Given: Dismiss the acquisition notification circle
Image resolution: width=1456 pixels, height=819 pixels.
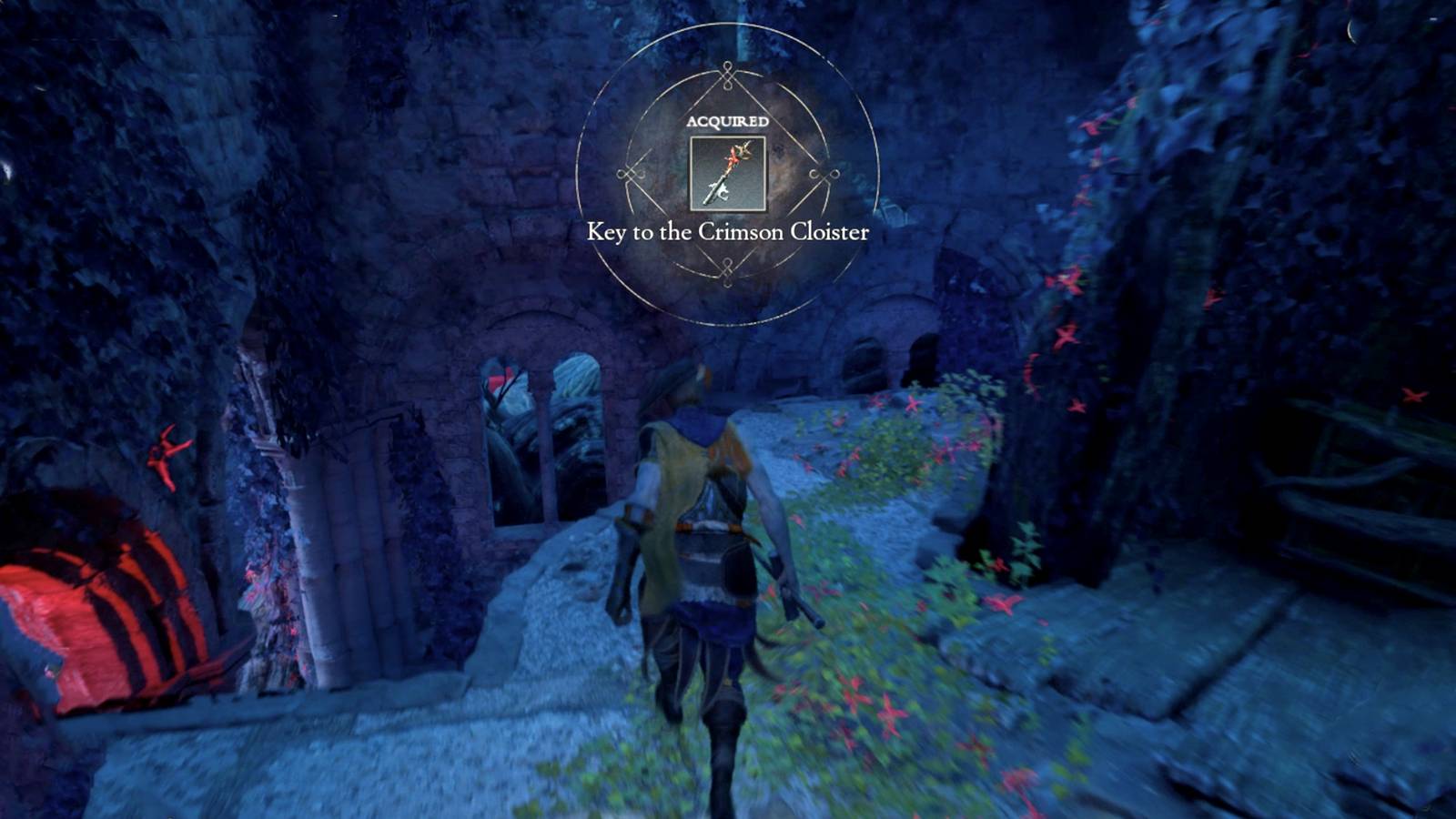Looking at the screenshot, I should pyautogui.click(x=727, y=173).
